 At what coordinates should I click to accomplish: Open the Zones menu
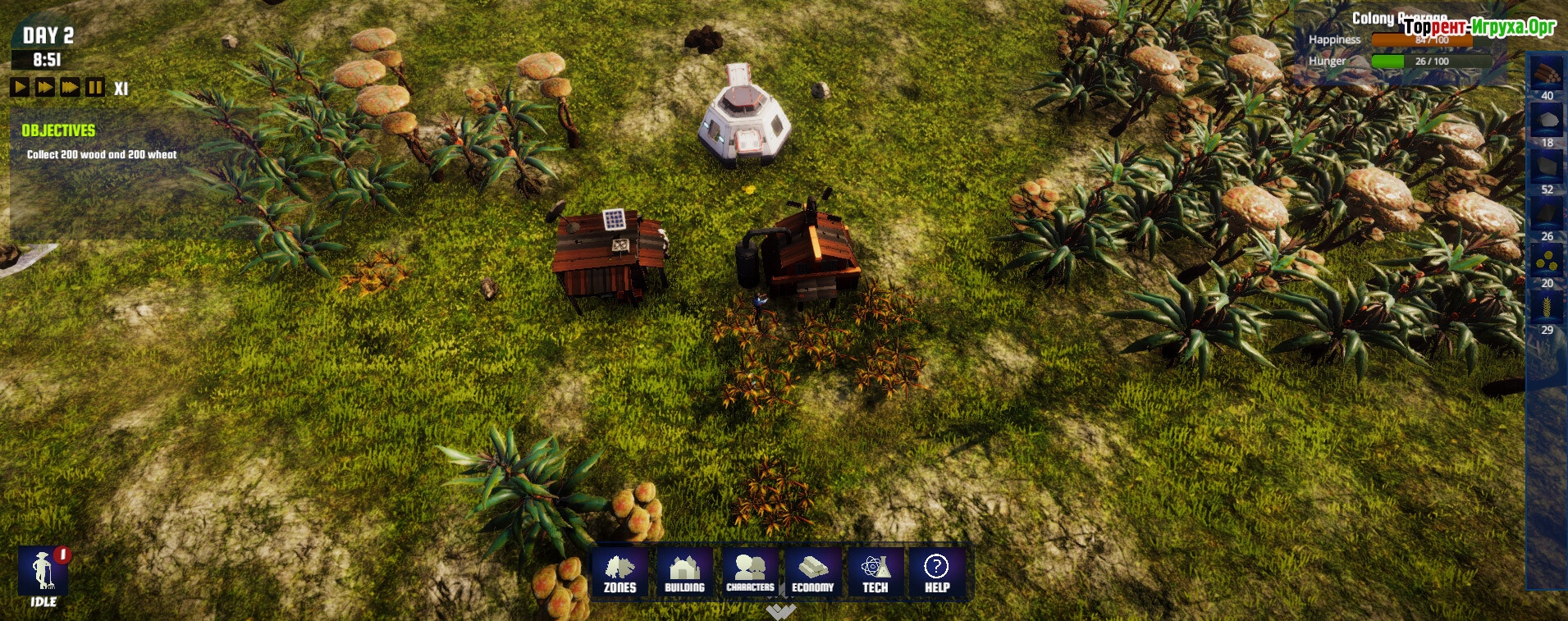coord(620,573)
